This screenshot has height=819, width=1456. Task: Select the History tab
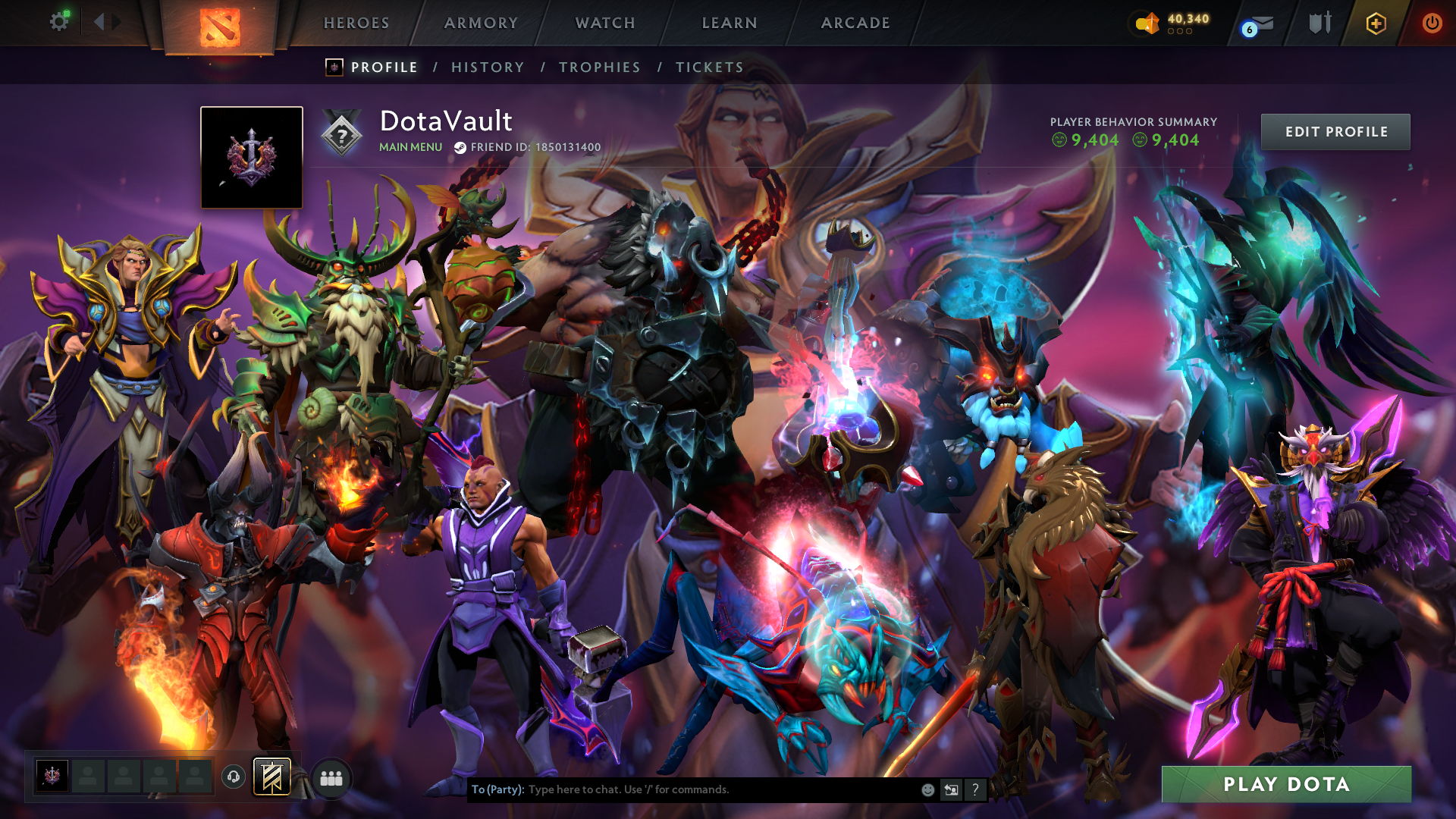click(488, 67)
